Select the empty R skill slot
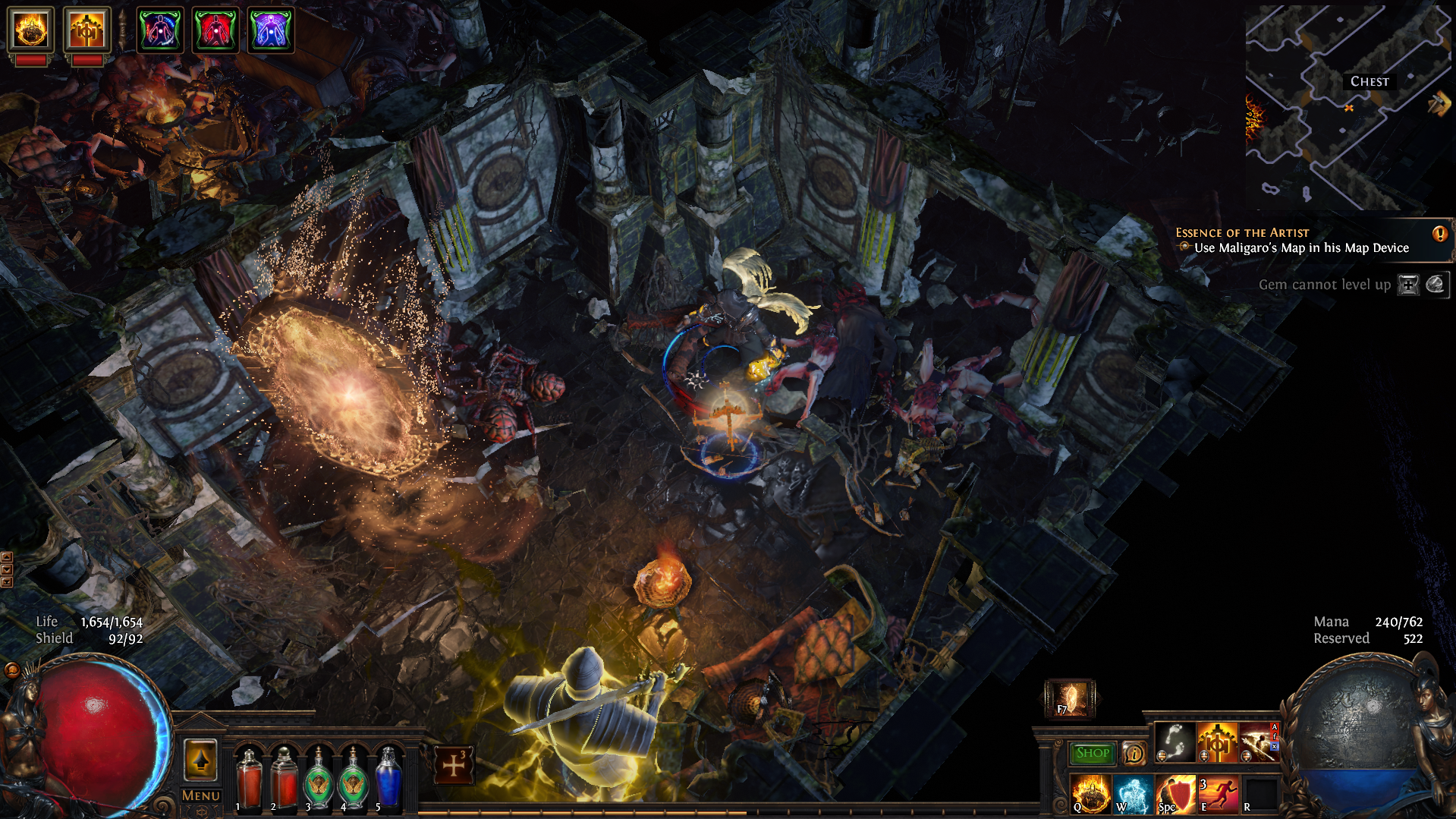The height and width of the screenshot is (819, 1456). [x=1259, y=794]
